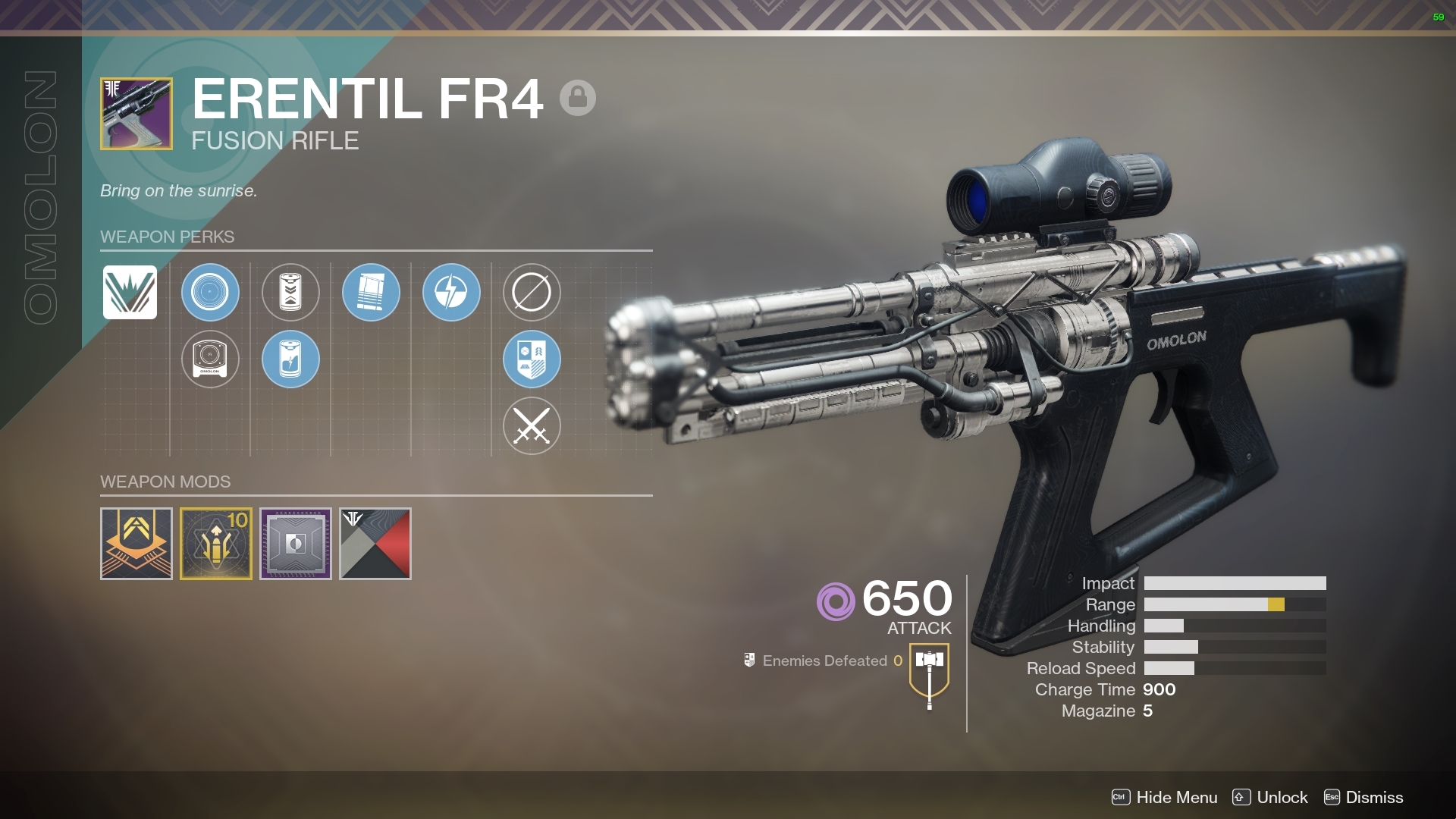This screenshot has width=1456, height=819.
Task: Select the empty circle tracker perk
Action: 532,293
